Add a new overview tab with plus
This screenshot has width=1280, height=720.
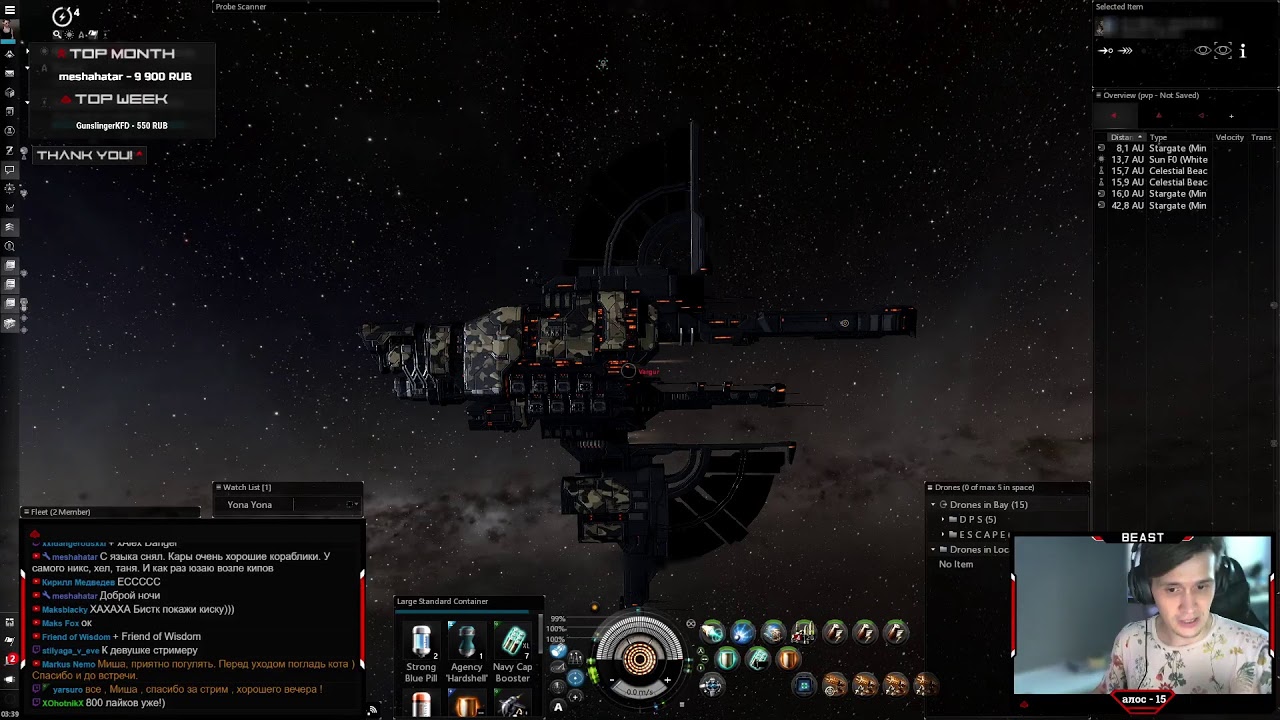1231,116
